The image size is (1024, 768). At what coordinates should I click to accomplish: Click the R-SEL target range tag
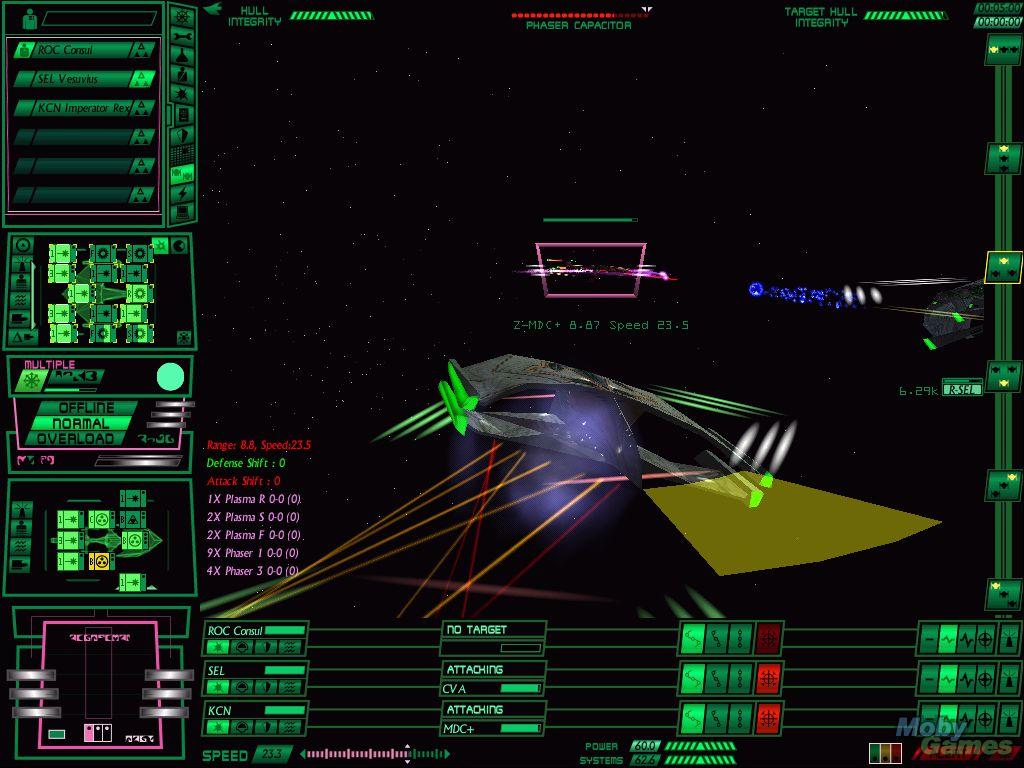click(x=962, y=390)
